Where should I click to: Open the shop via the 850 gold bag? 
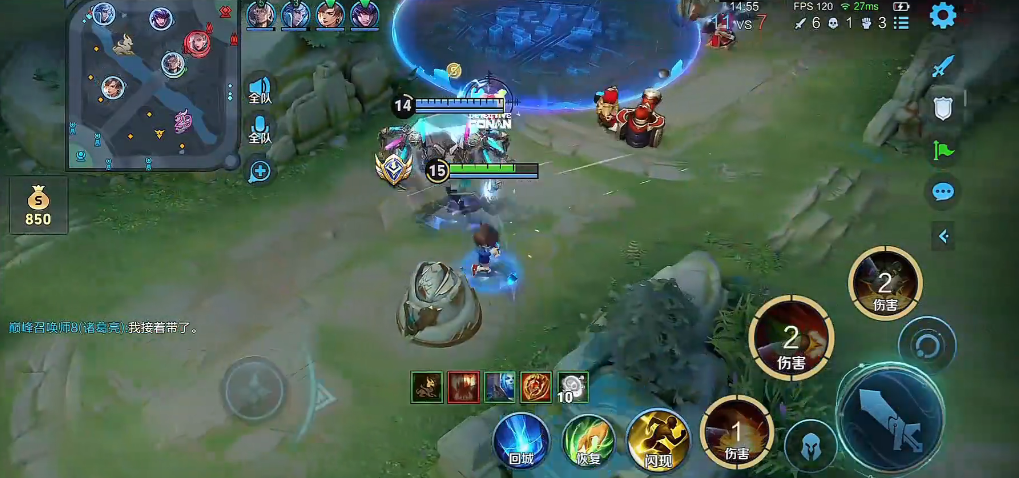pyautogui.click(x=38, y=205)
